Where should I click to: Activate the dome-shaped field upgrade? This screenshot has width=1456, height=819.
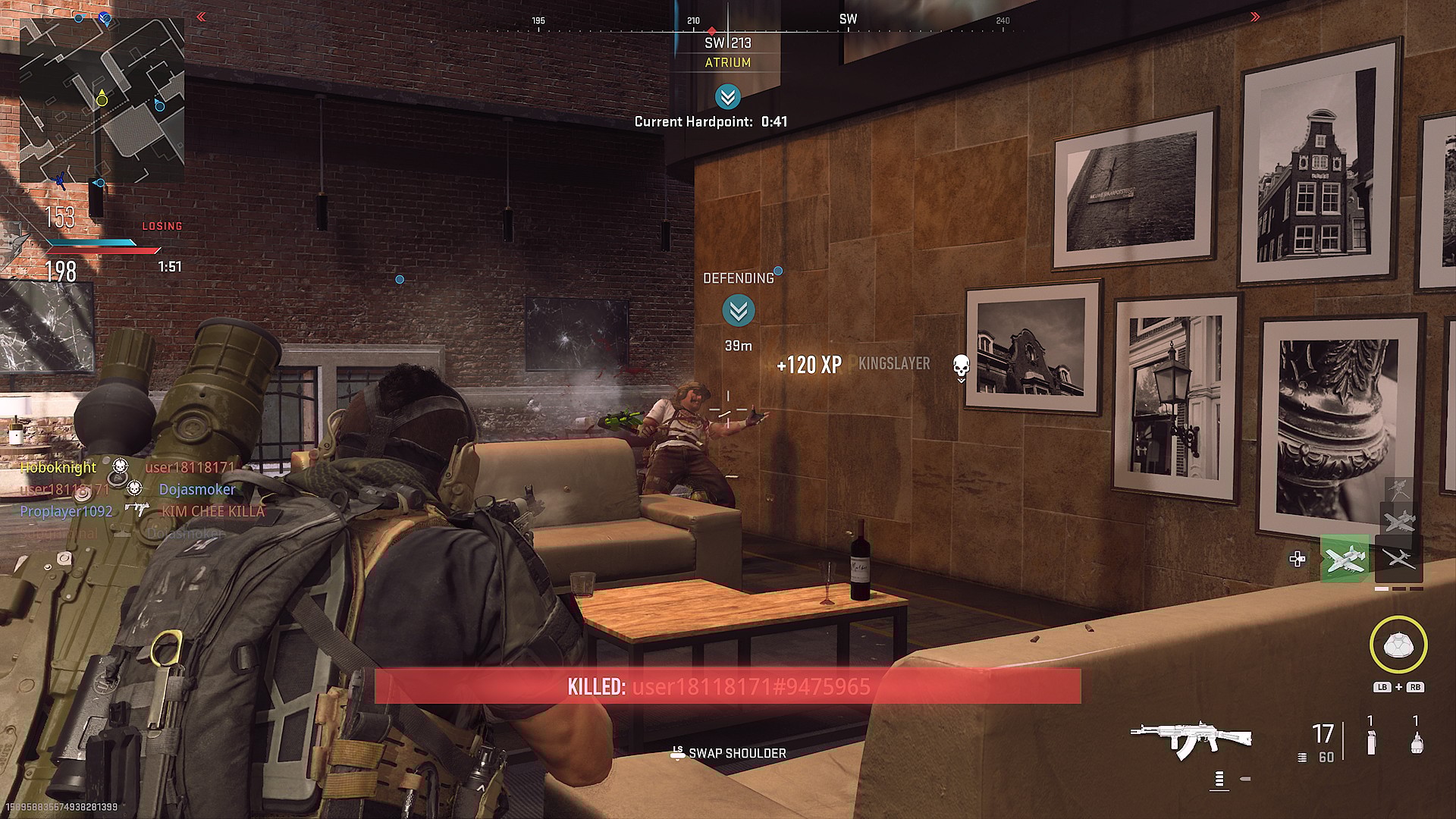(1398, 645)
